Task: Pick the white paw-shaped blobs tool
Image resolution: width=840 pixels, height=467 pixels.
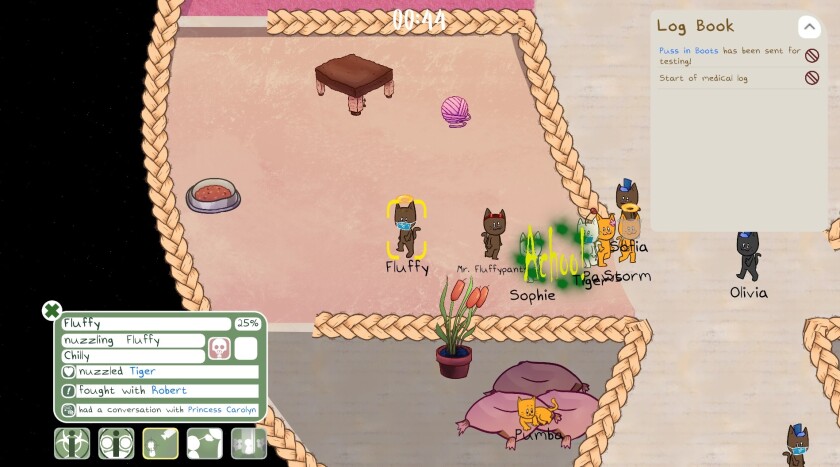Action: [205, 443]
